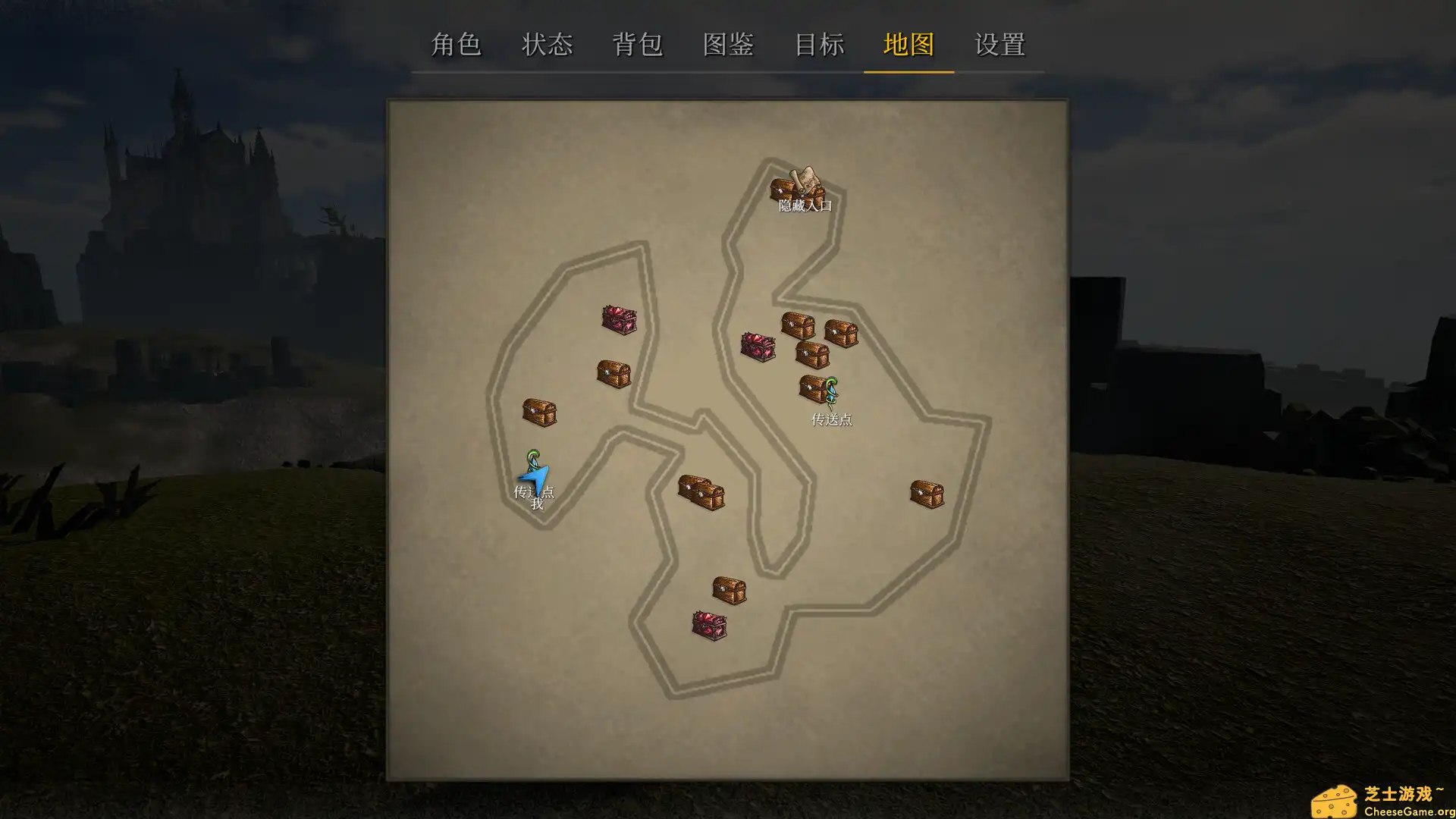
Task: Switch to the 背包 tab
Action: [639, 45]
